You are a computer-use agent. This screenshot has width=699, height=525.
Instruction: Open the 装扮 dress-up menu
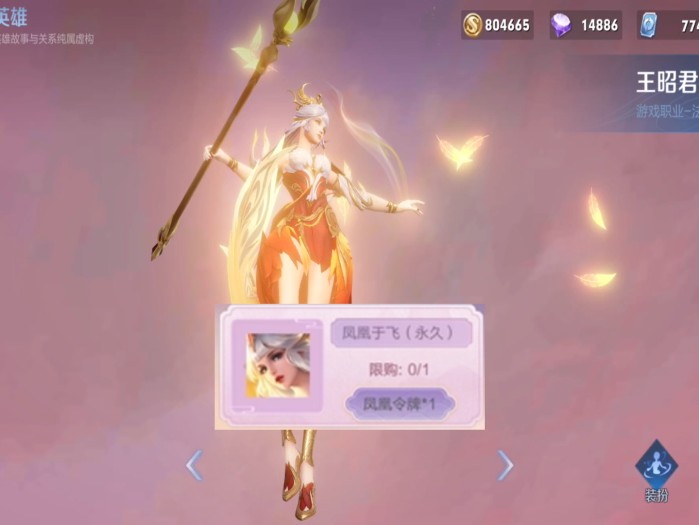(x=656, y=470)
